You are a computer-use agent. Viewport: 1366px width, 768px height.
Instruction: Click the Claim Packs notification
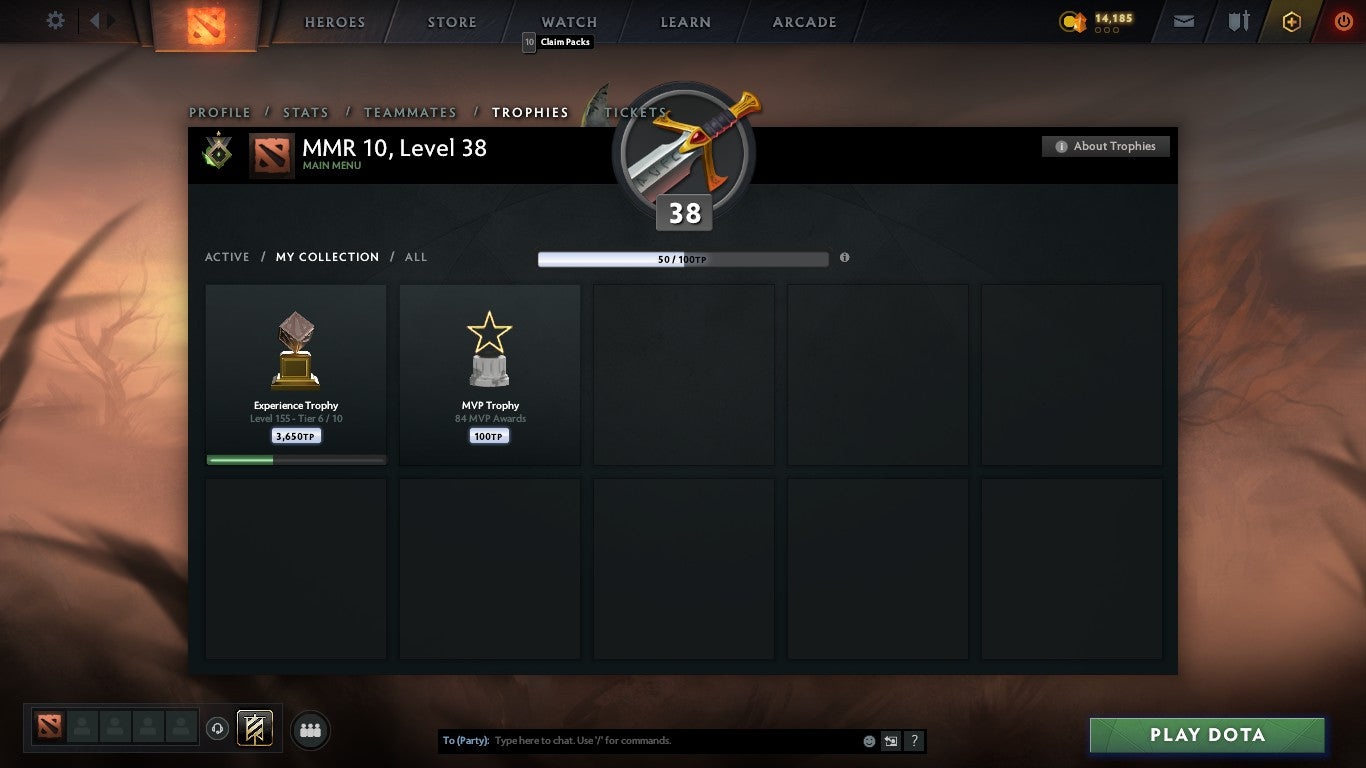pos(557,42)
